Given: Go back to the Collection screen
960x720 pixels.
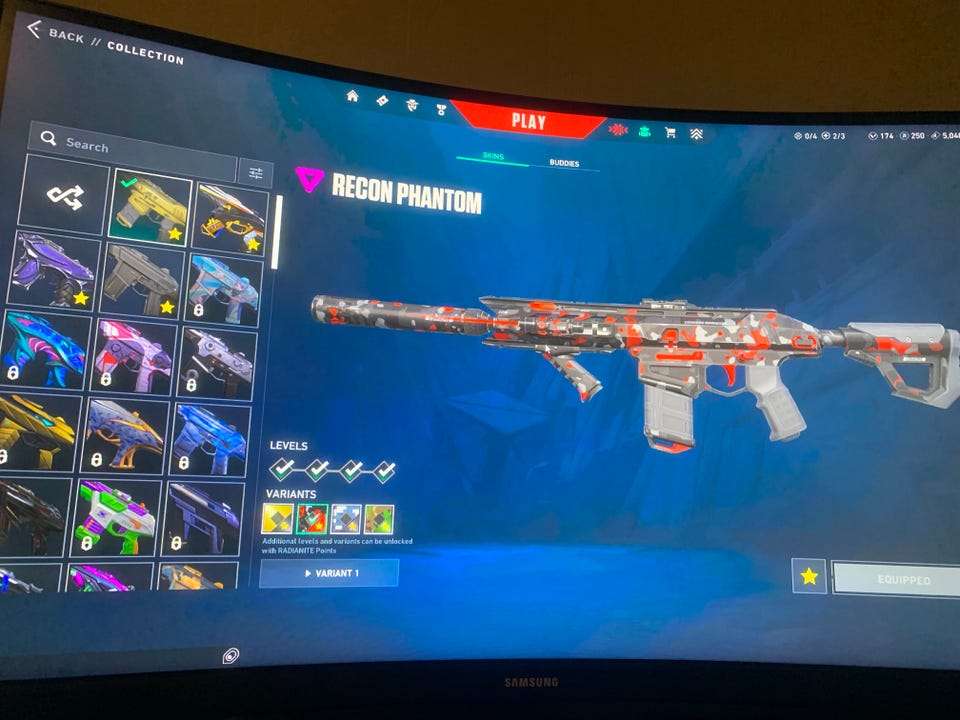Looking at the screenshot, I should tap(60, 35).
